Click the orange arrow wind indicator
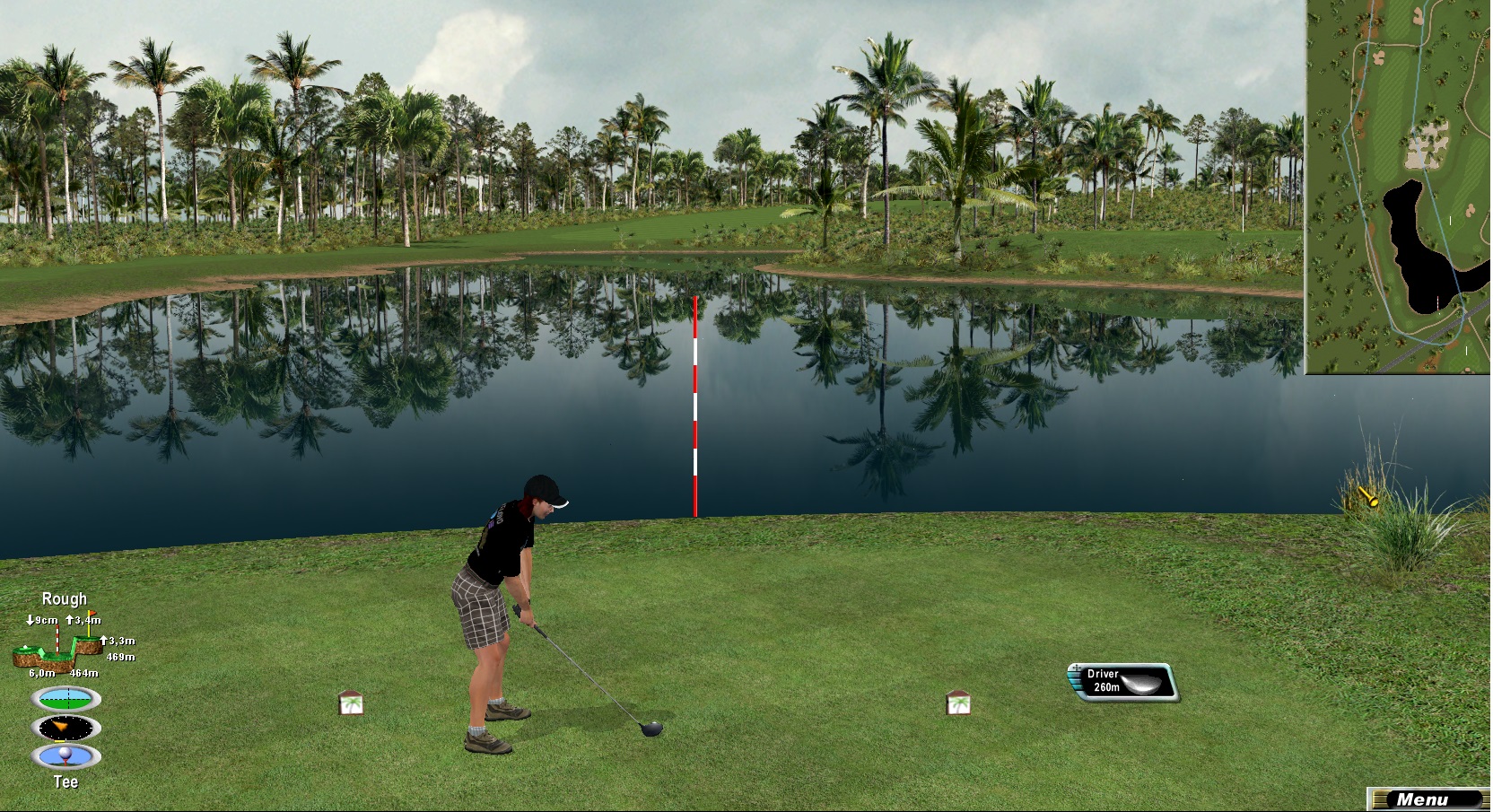The height and width of the screenshot is (812, 1493). (66, 727)
